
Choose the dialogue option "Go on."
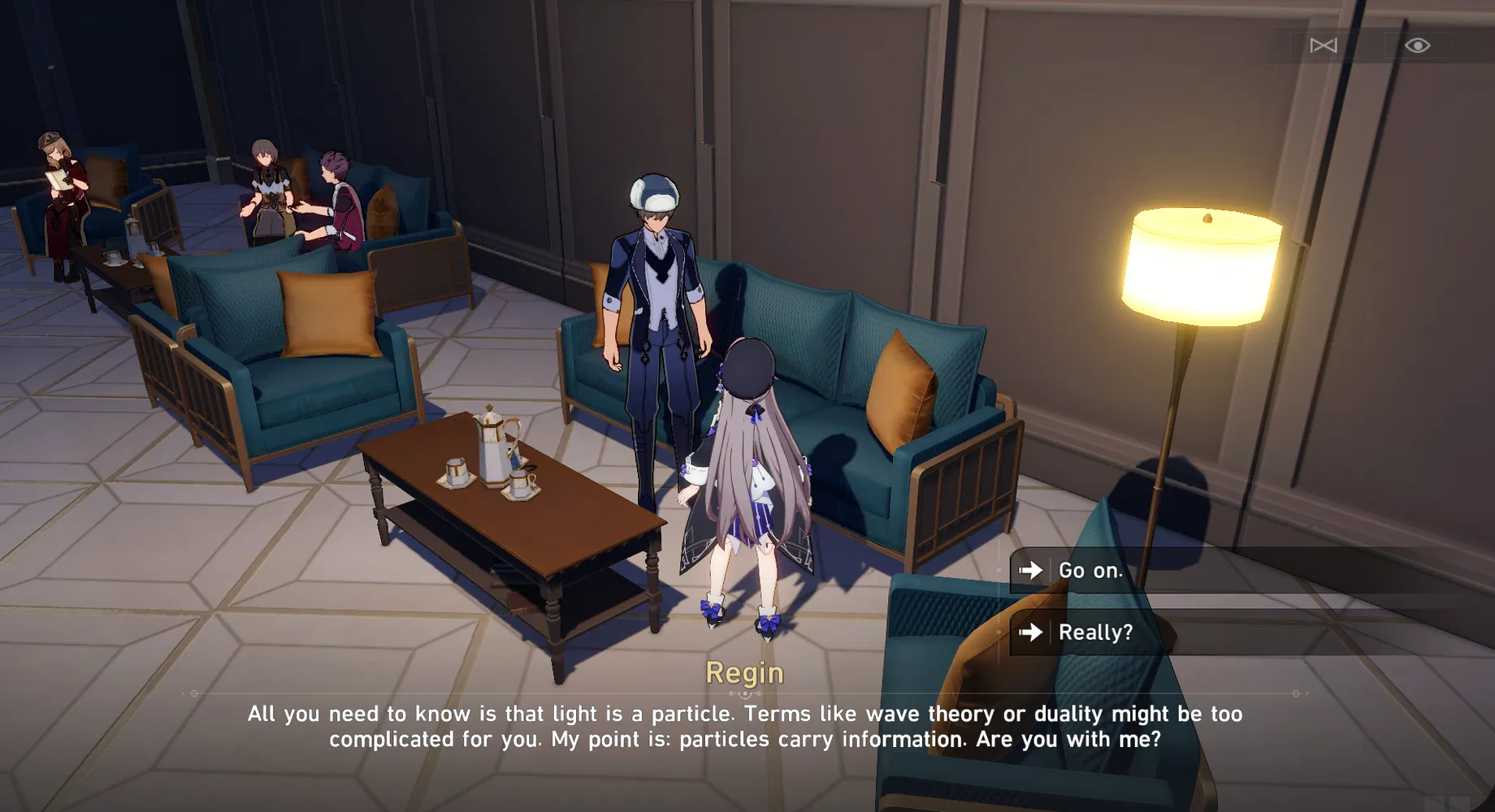[x=1090, y=571]
